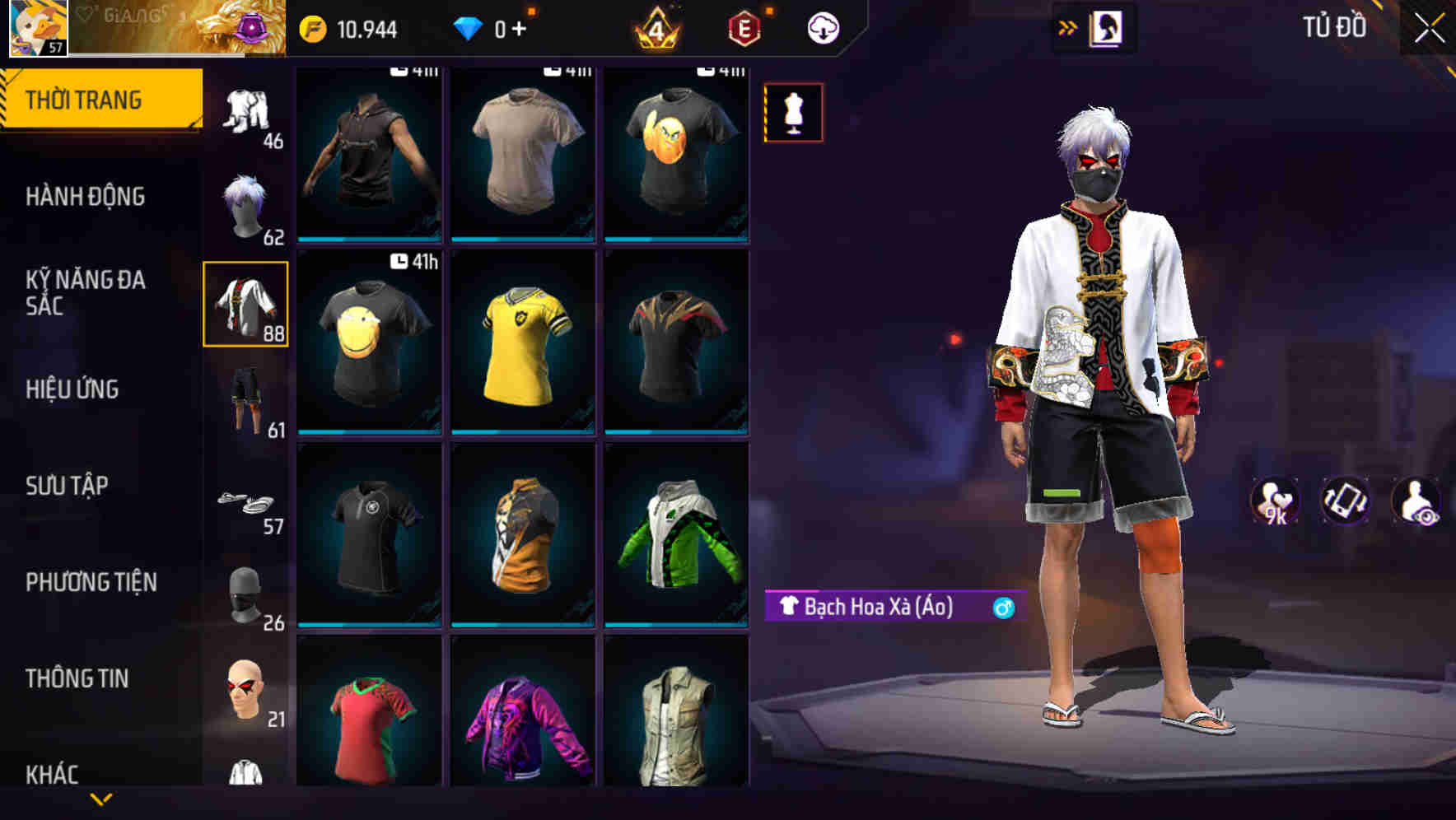Viewport: 1456px width, 820px height.
Task: Open the outfit card icon beside TỦ ĐỒ
Action: [1107, 27]
